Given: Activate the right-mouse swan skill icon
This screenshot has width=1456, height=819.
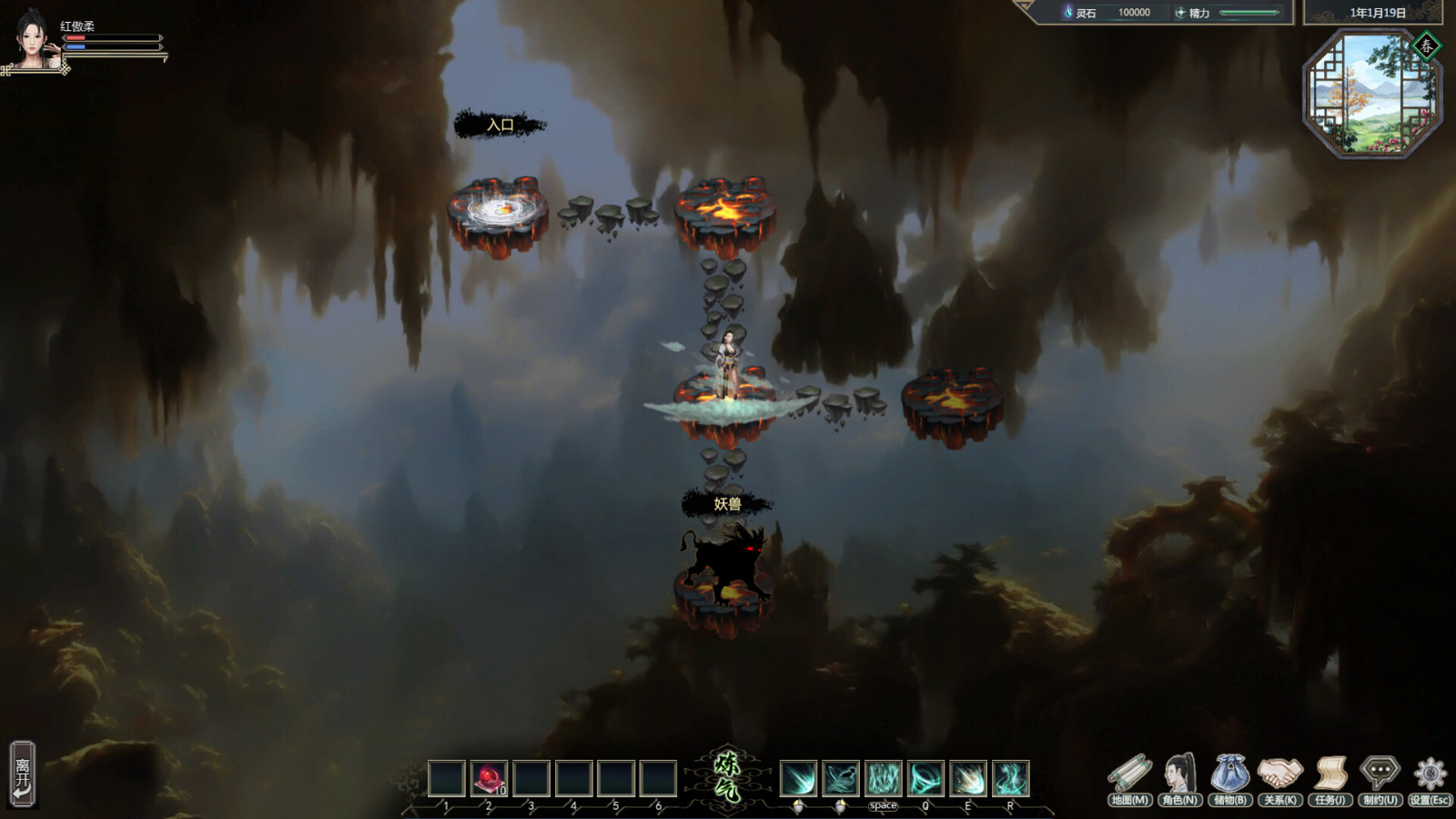Looking at the screenshot, I should point(841,779).
